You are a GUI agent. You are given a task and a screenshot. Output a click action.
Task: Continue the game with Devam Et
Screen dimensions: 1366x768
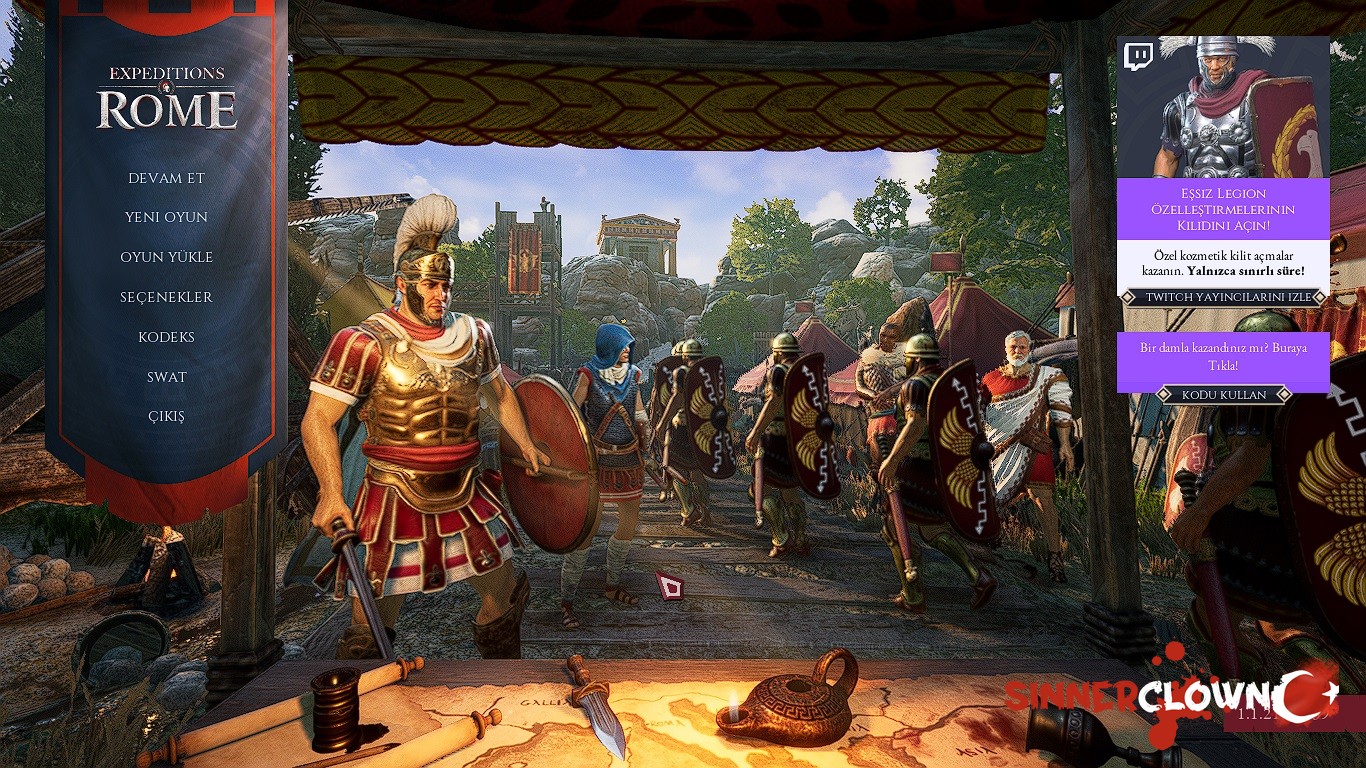click(166, 178)
